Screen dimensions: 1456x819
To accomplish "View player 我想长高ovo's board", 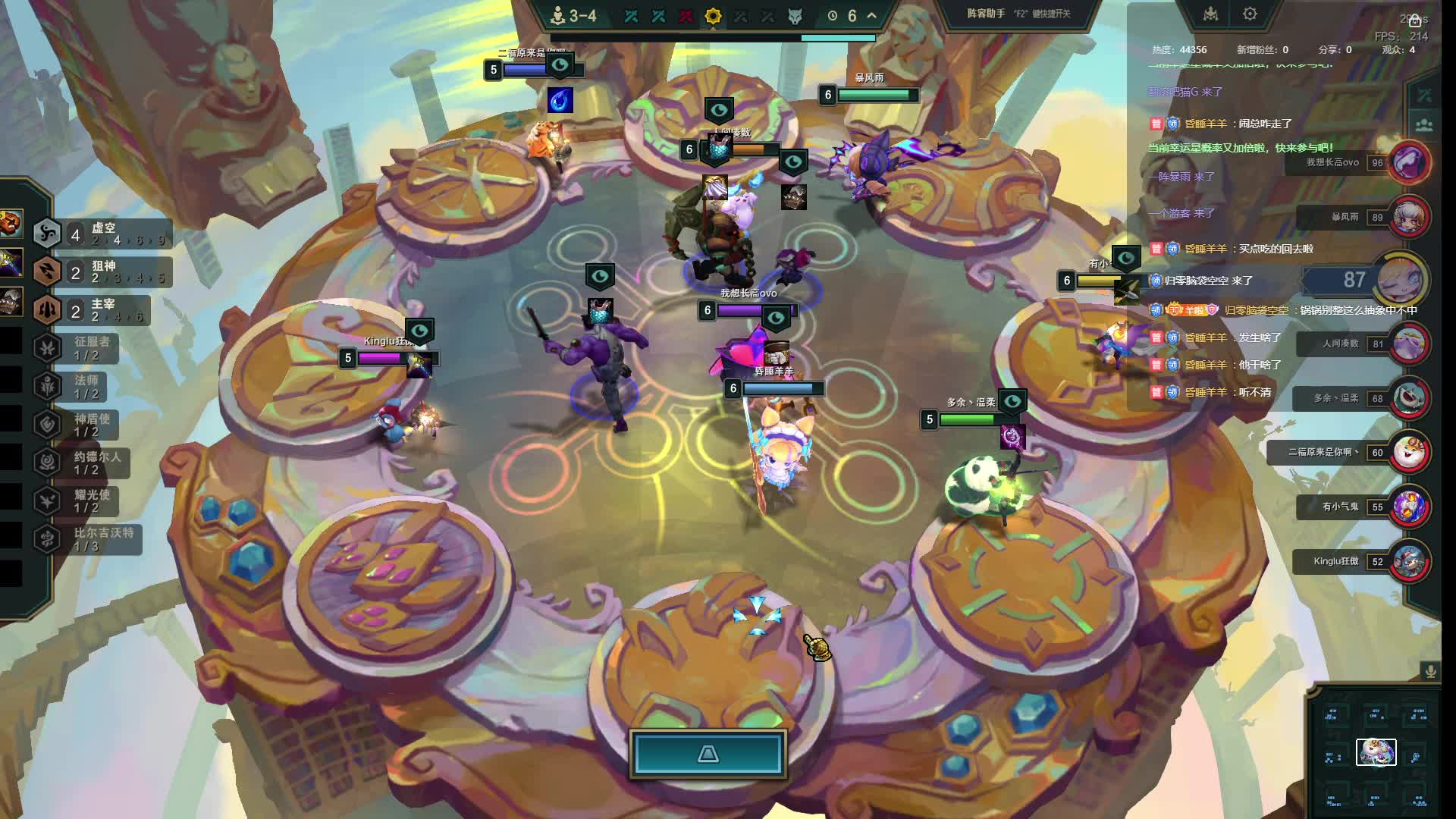I will (x=1408, y=162).
